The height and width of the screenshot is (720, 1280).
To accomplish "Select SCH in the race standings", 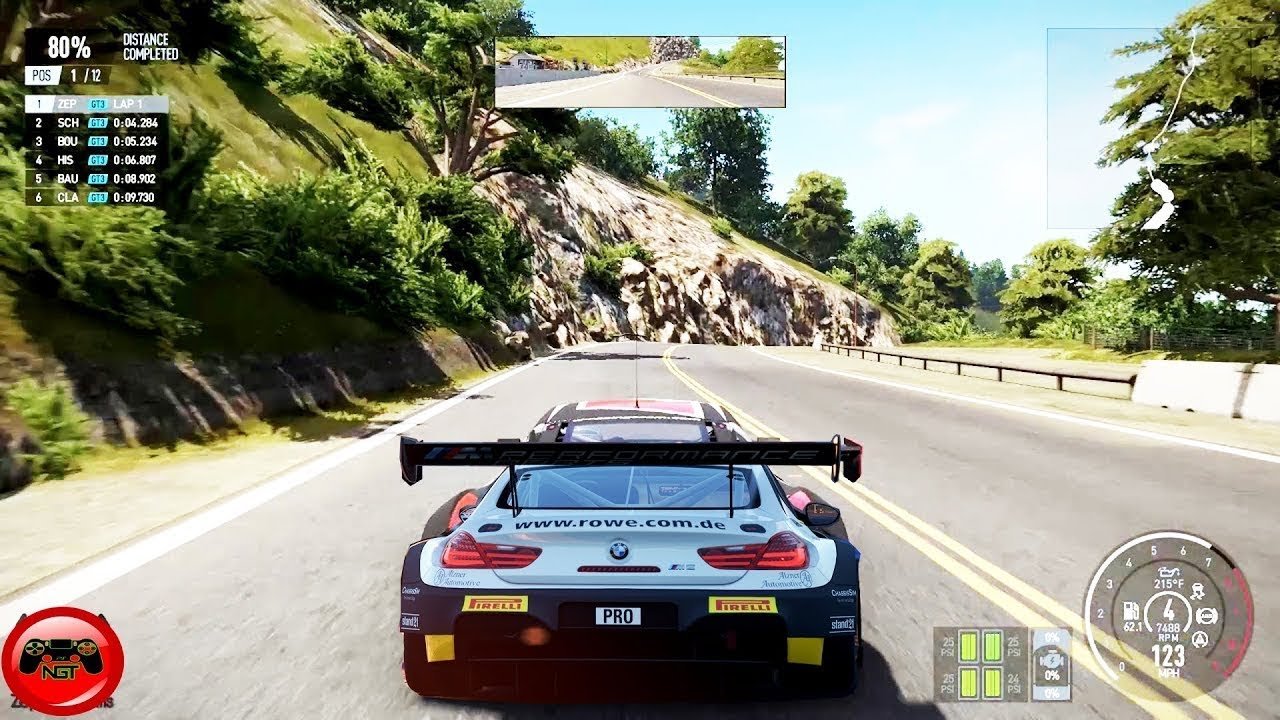I will [x=96, y=123].
